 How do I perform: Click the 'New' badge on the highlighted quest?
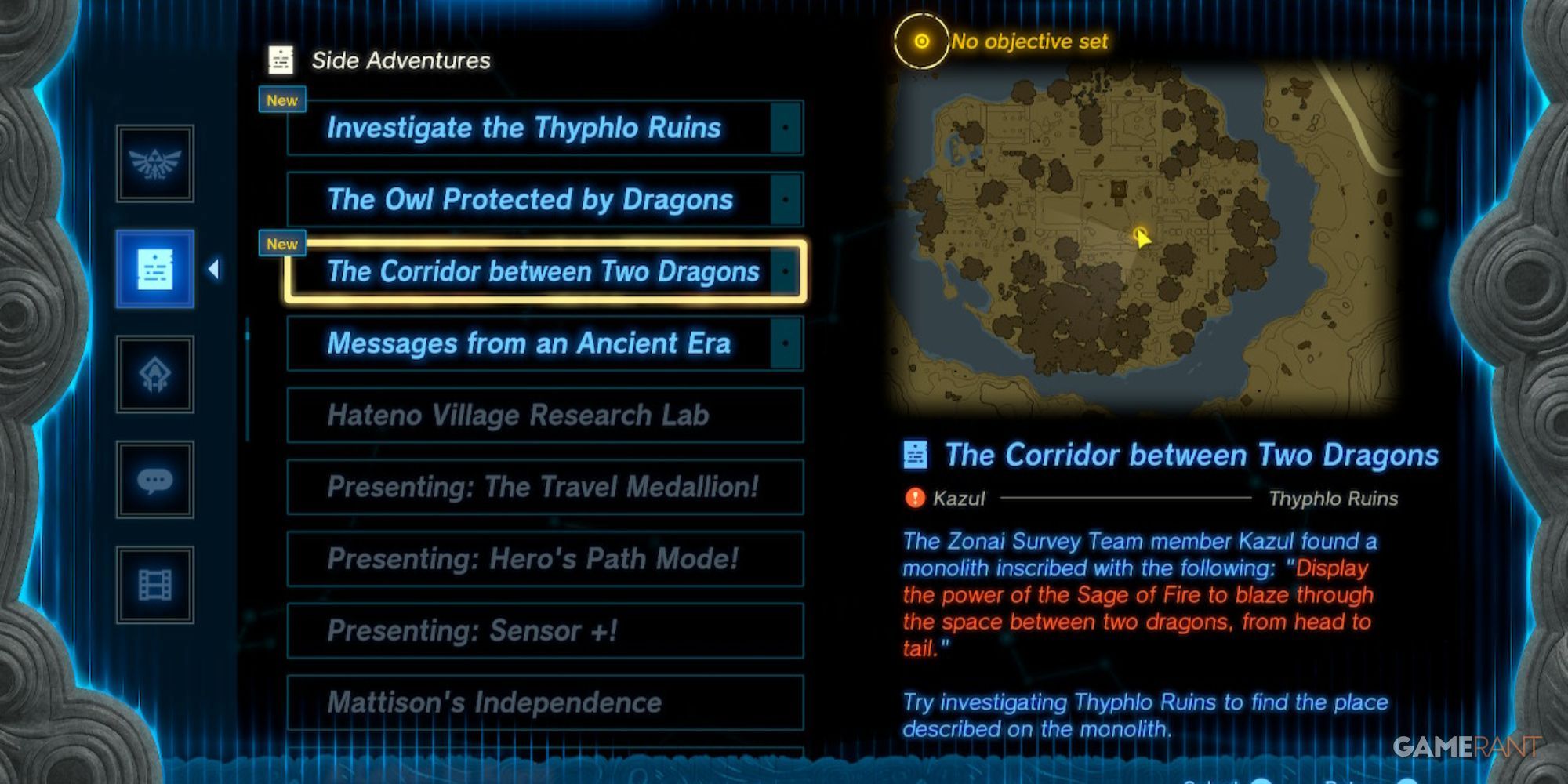coord(281,244)
